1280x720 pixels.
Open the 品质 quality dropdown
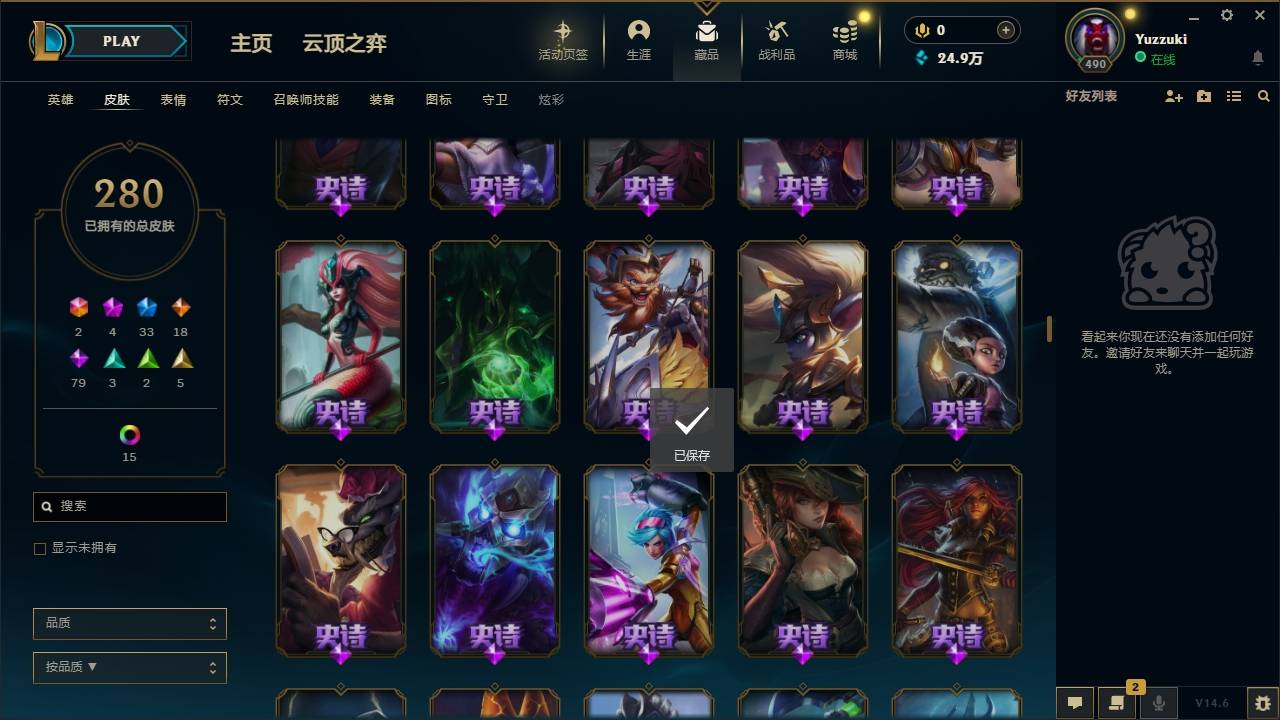click(129, 623)
